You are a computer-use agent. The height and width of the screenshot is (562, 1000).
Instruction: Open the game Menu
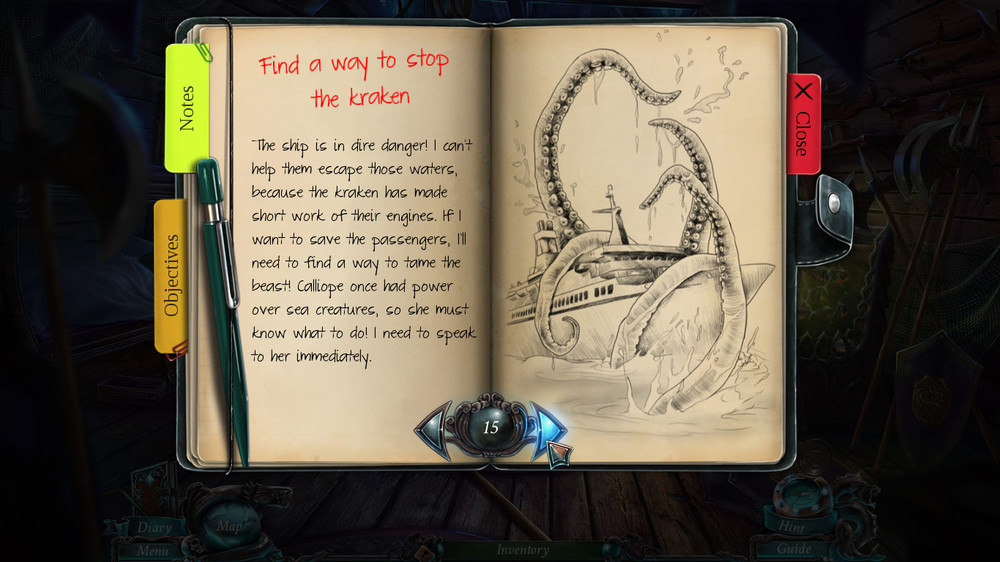pos(152,549)
